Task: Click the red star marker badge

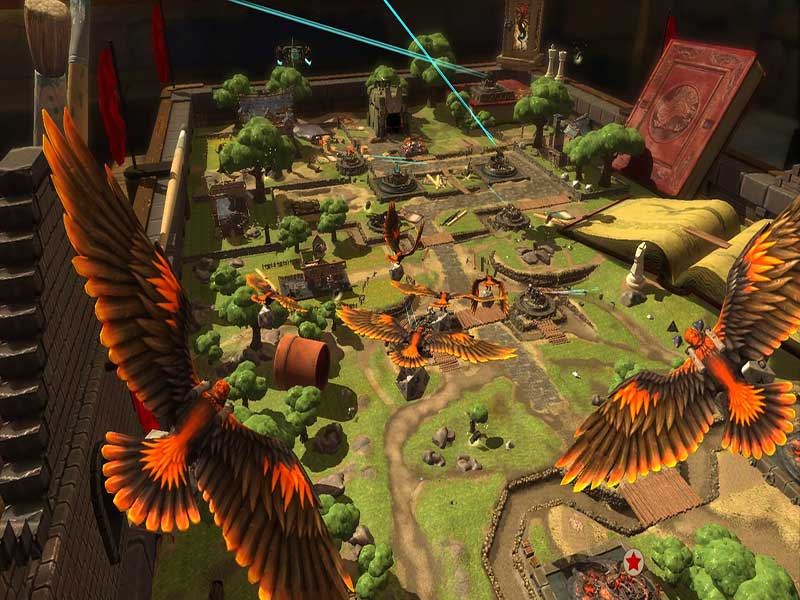Action: (632, 563)
